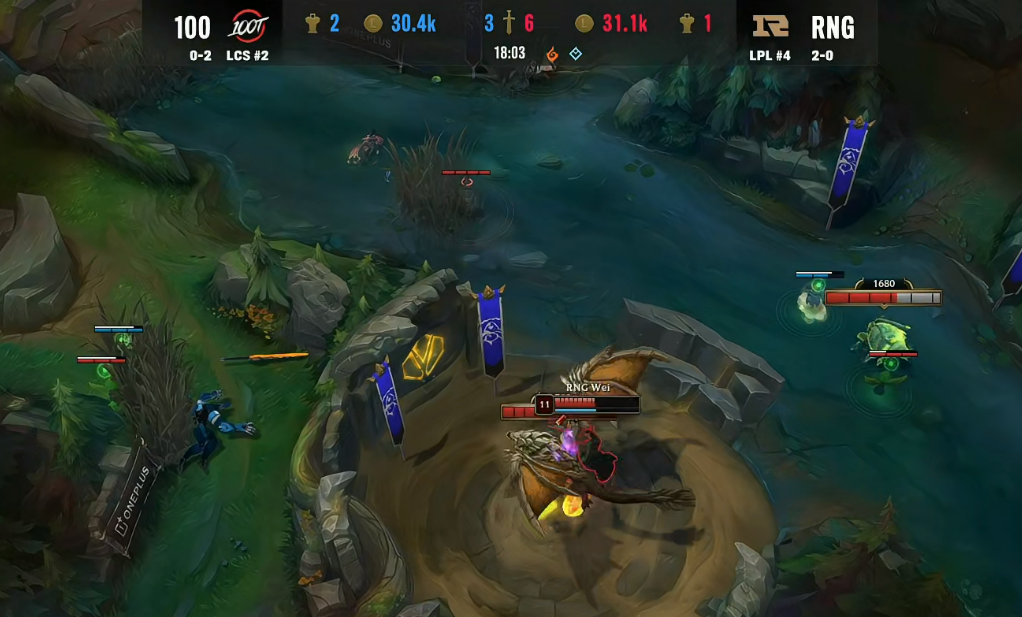Screen dimensions: 1022x617
Task: Click the red team tower count icon
Action: (687, 24)
